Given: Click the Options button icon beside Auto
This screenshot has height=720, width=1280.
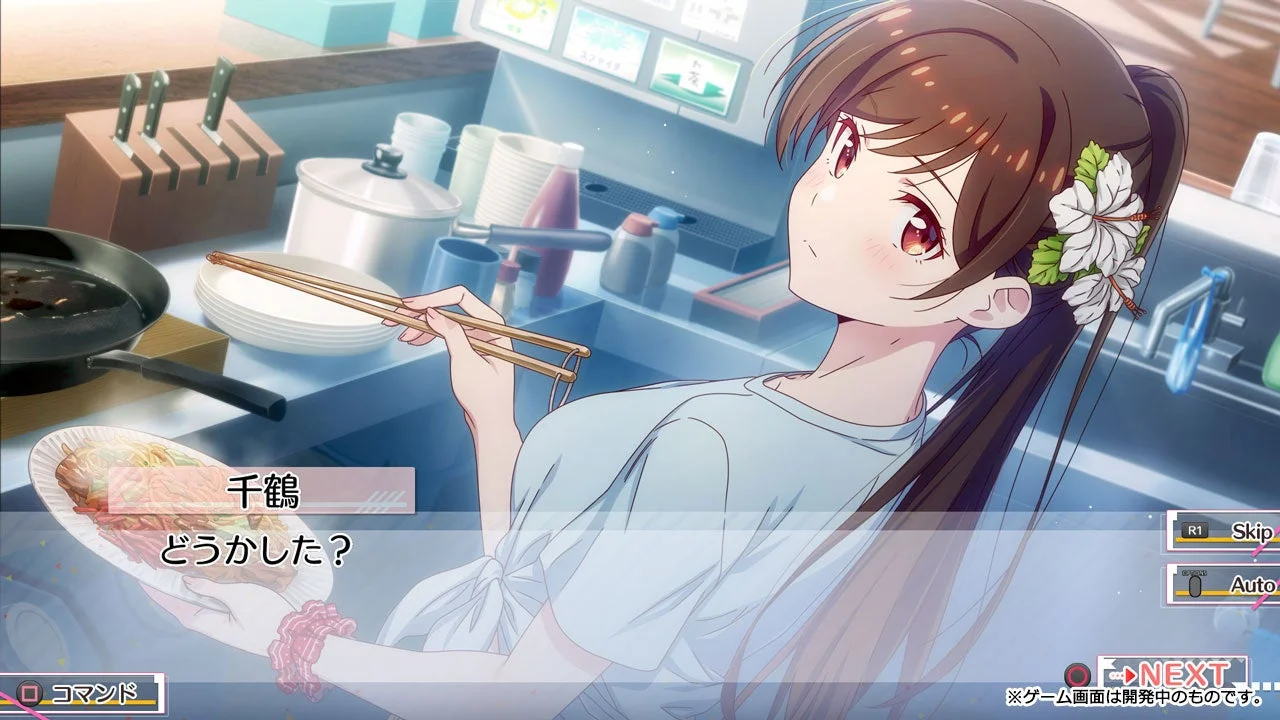Looking at the screenshot, I should [x=1195, y=586].
